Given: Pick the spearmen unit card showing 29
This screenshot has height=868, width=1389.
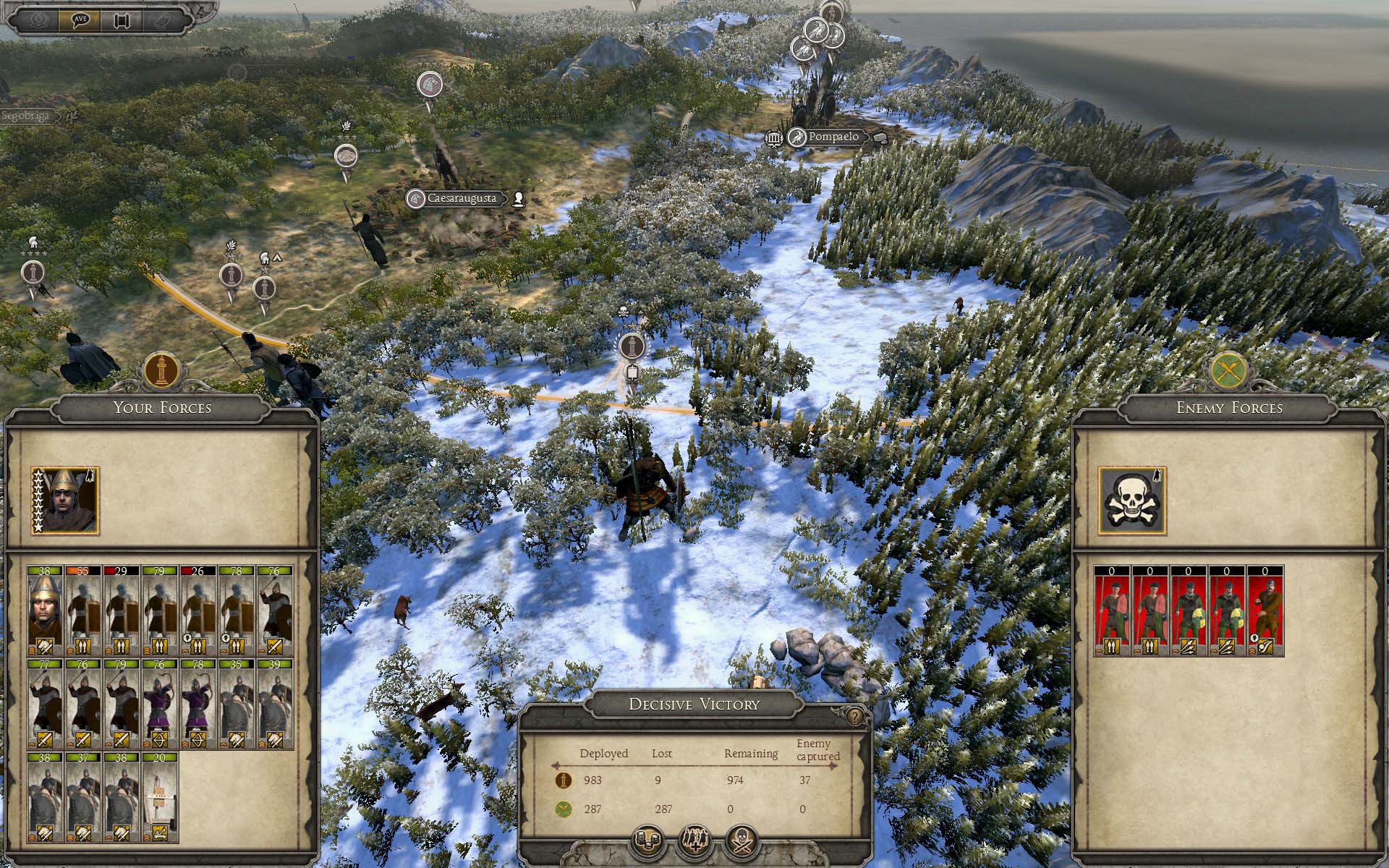Looking at the screenshot, I should (x=122, y=610).
